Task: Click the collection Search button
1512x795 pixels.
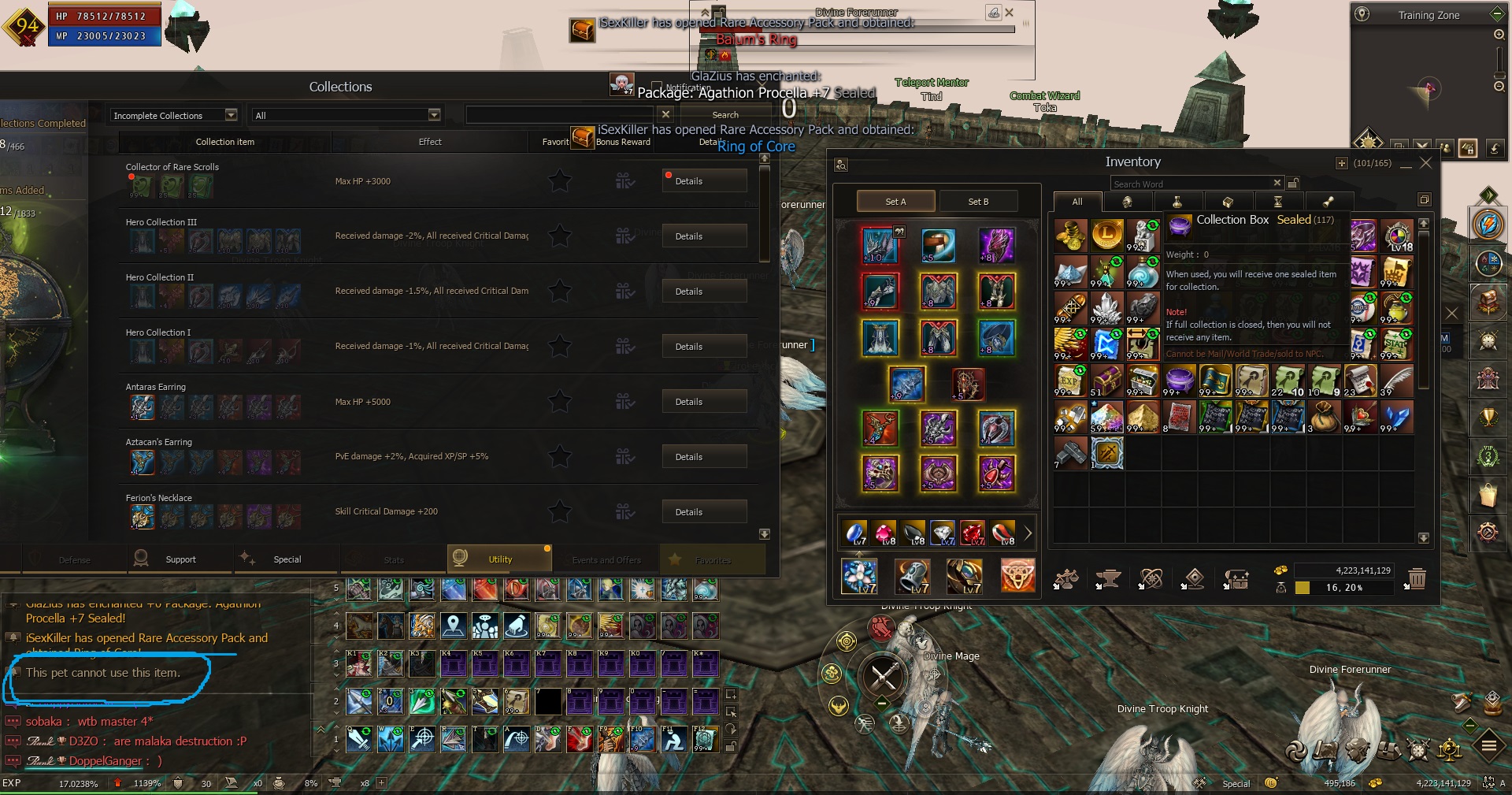Action: tap(724, 115)
